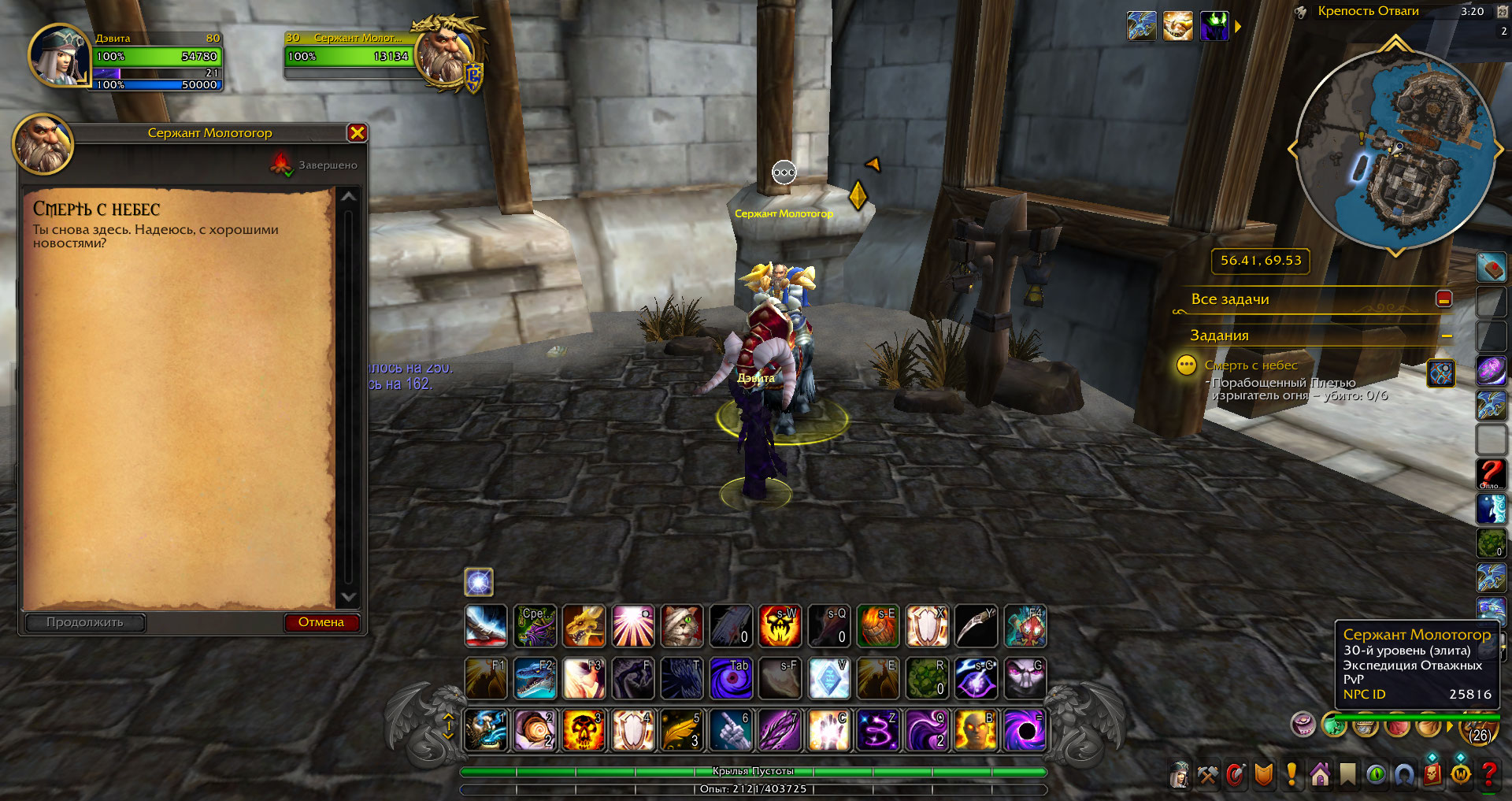Open the minimap of Крепость Отваги
The width and height of the screenshot is (1512, 801).
[x=1395, y=148]
